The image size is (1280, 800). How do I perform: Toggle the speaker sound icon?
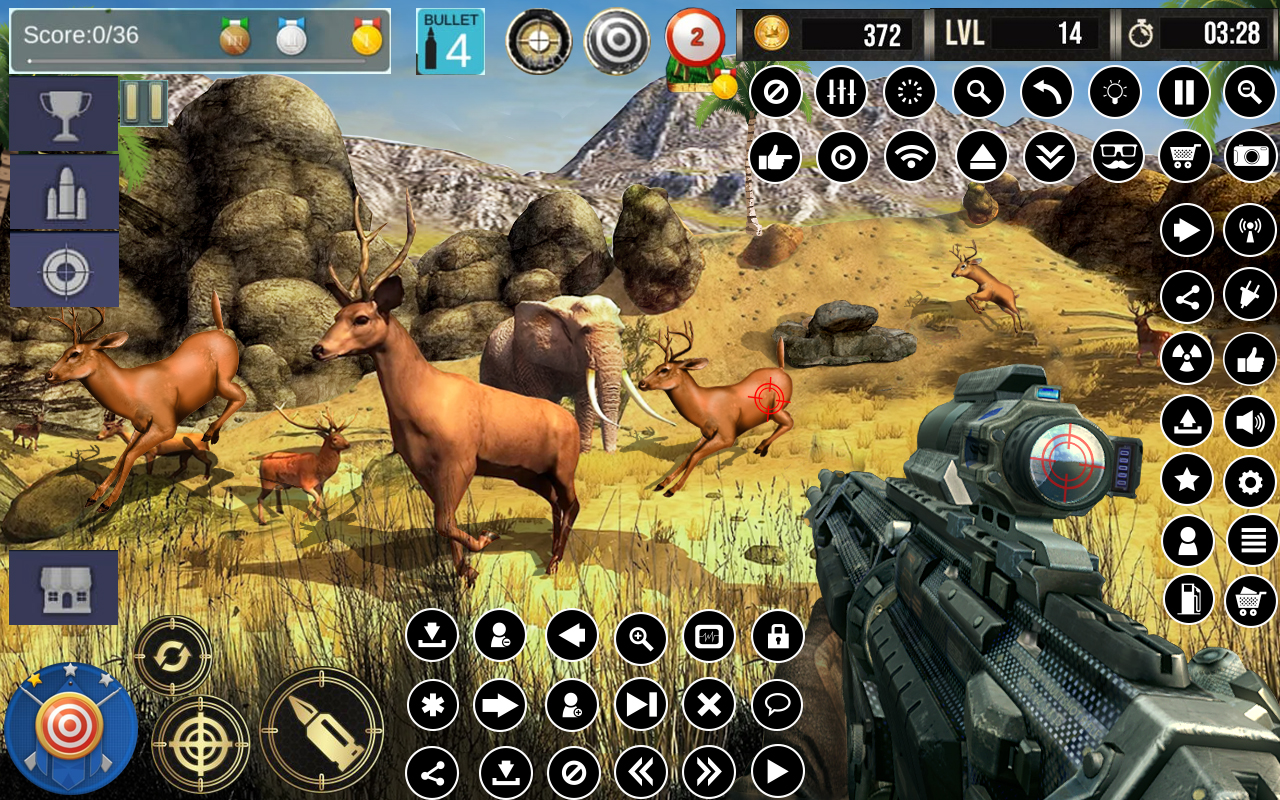click(1250, 421)
